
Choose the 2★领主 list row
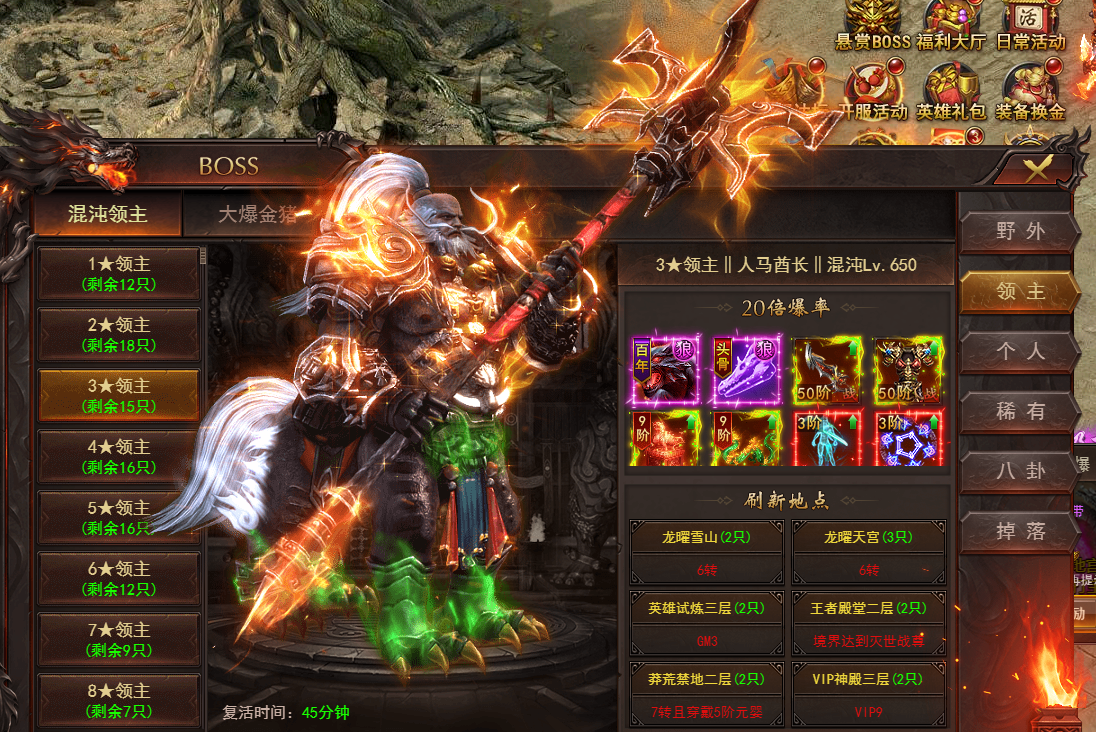click(x=119, y=334)
